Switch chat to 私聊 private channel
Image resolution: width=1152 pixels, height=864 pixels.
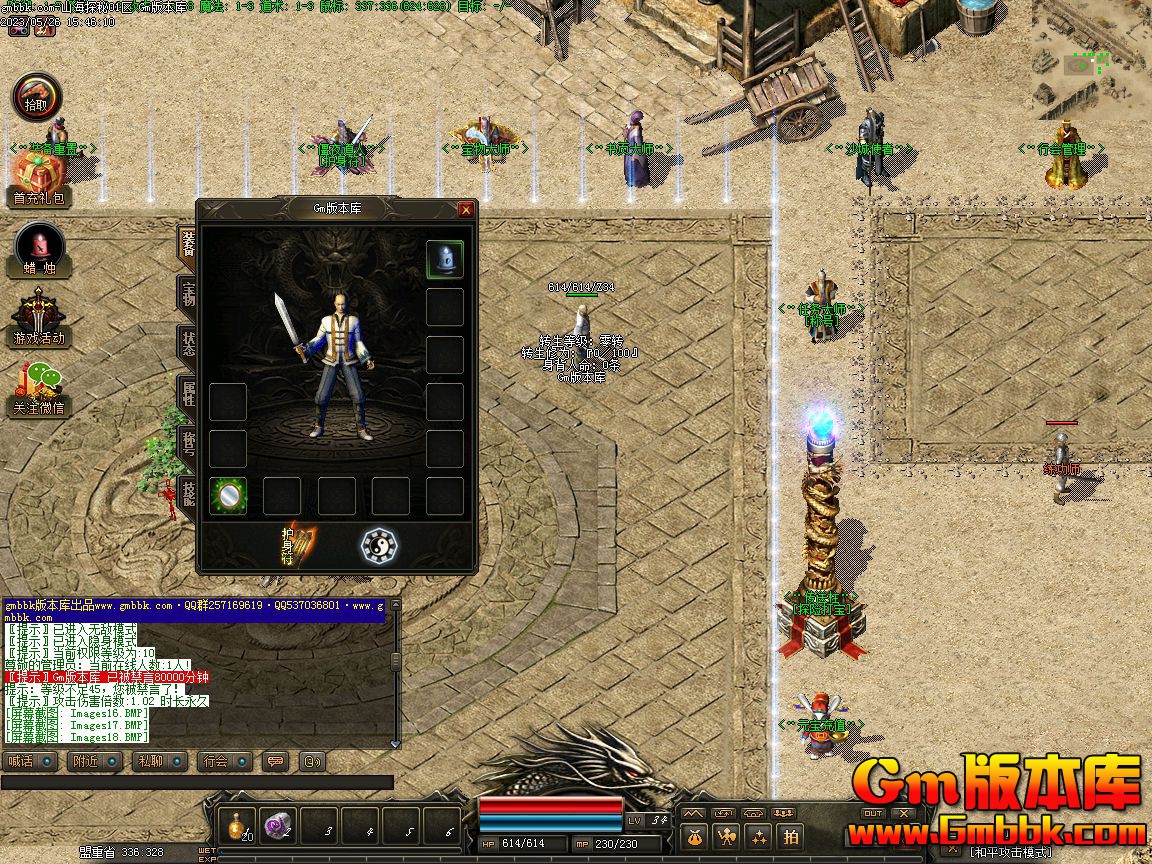159,761
